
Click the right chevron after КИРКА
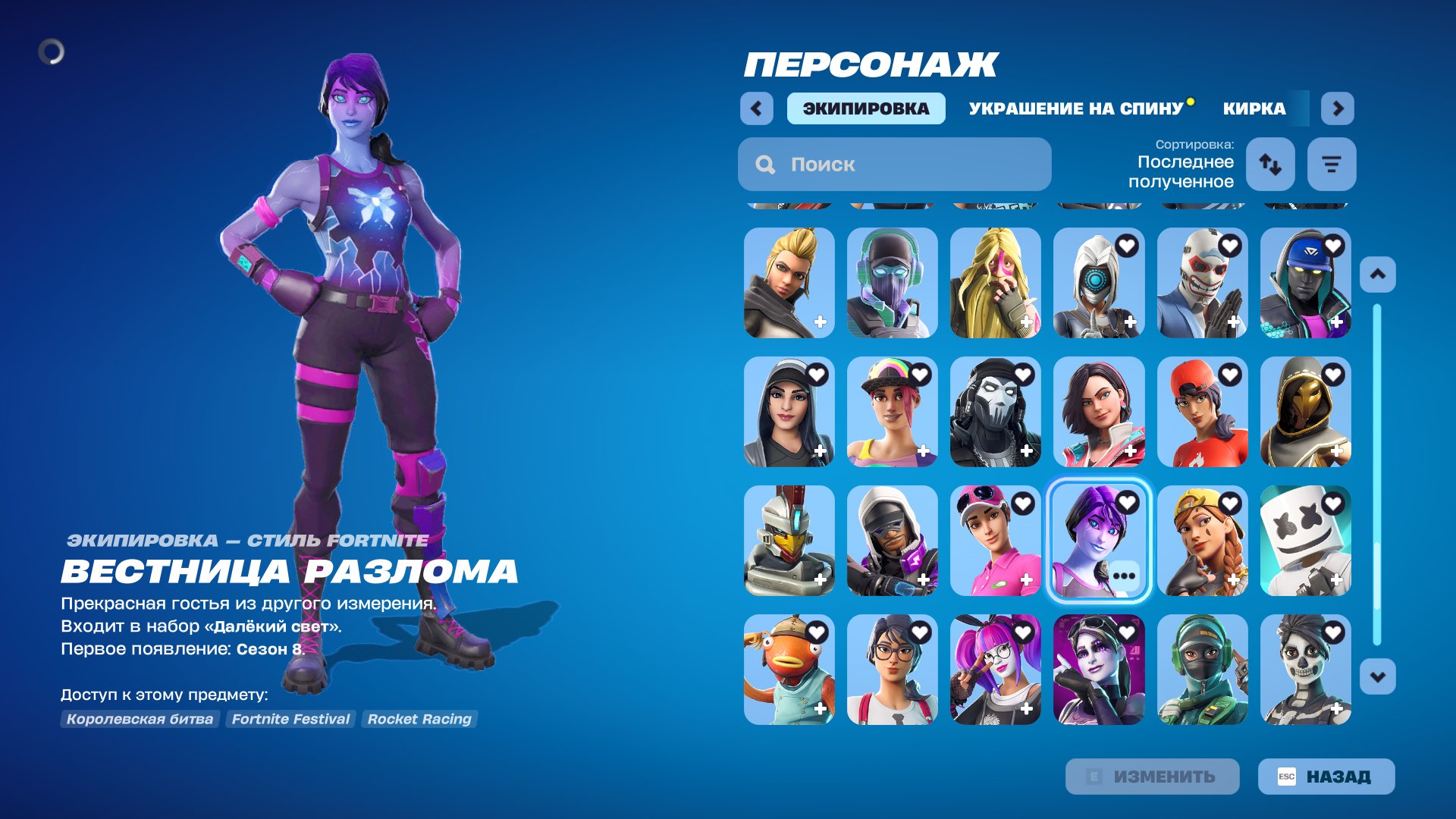(1338, 108)
